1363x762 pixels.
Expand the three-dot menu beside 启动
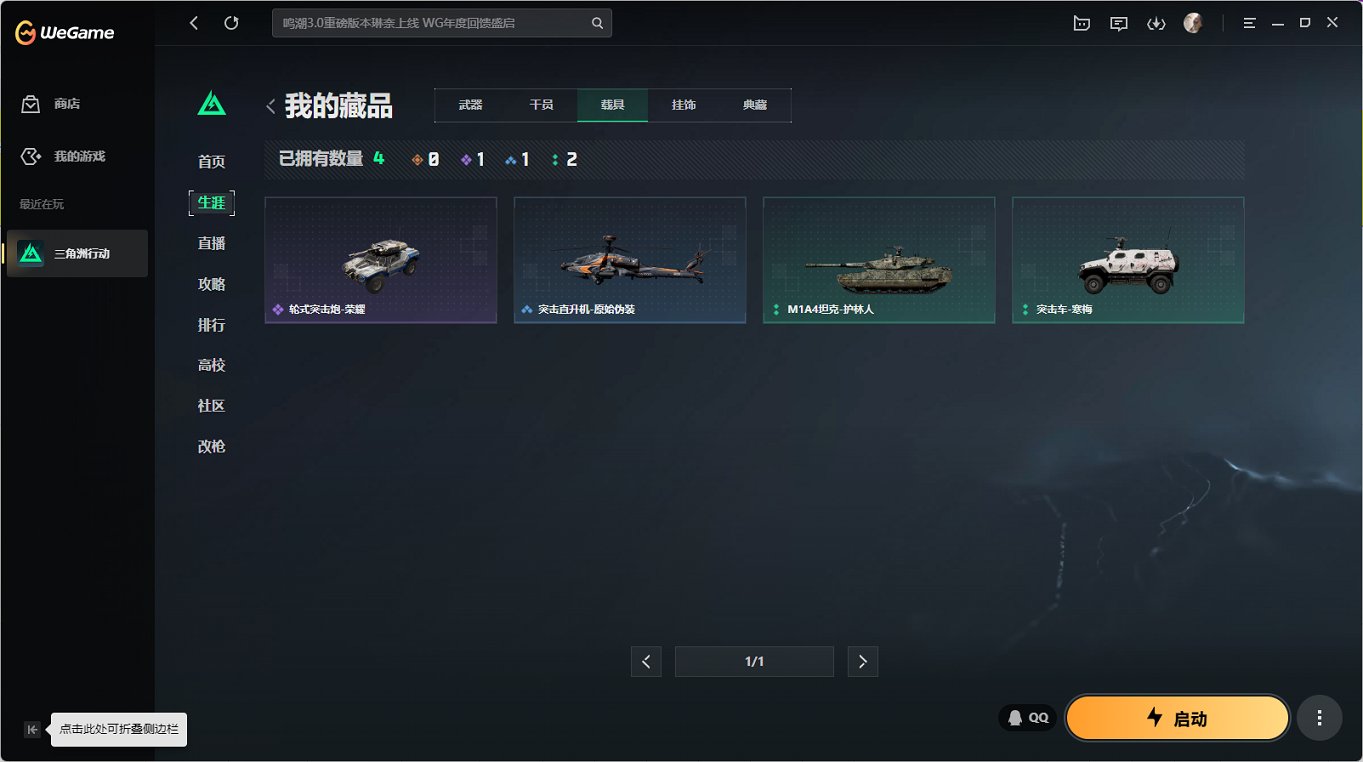[1318, 717]
